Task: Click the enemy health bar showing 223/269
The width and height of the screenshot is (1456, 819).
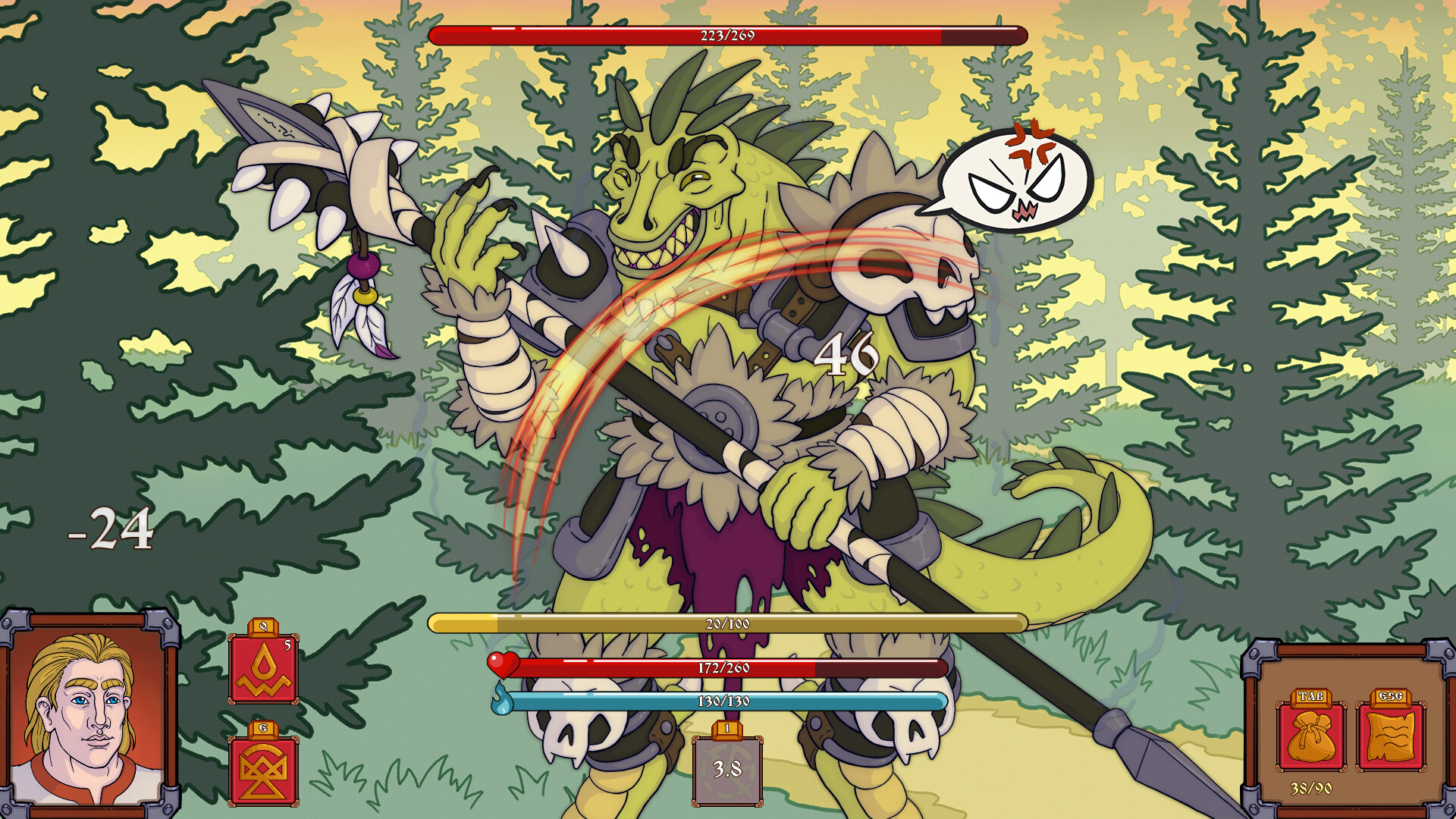Action: (x=728, y=33)
